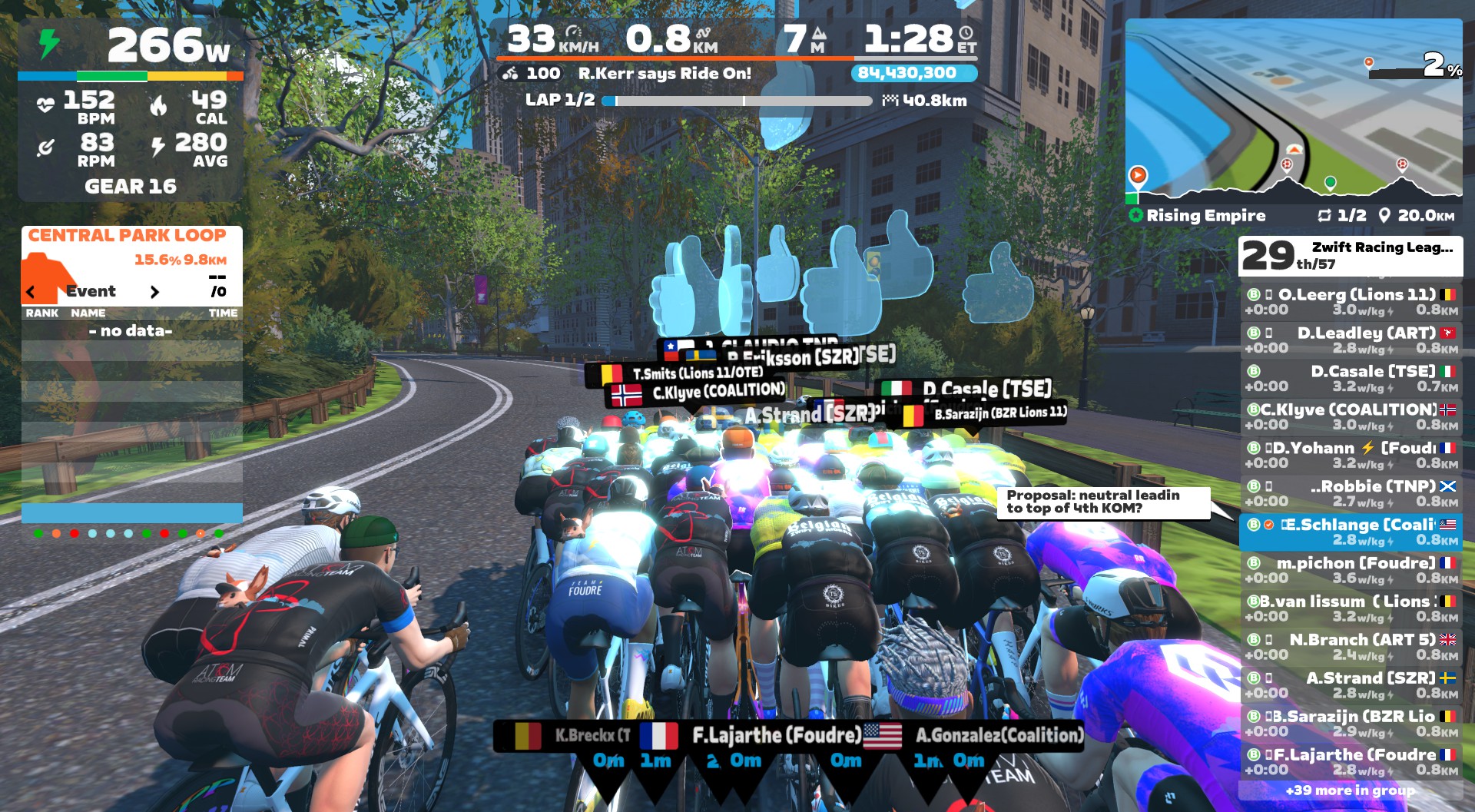Open the Central Park Loop segment panel
This screenshot has height=812, width=1475.
128,236
